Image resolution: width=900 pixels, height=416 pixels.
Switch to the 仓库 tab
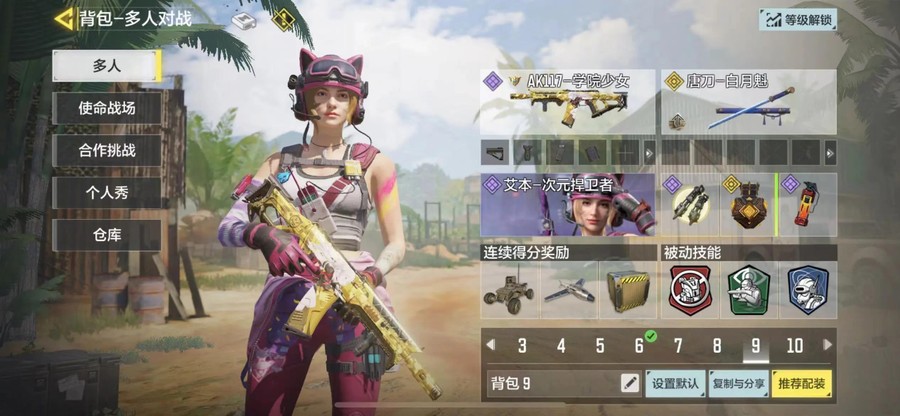click(x=106, y=235)
